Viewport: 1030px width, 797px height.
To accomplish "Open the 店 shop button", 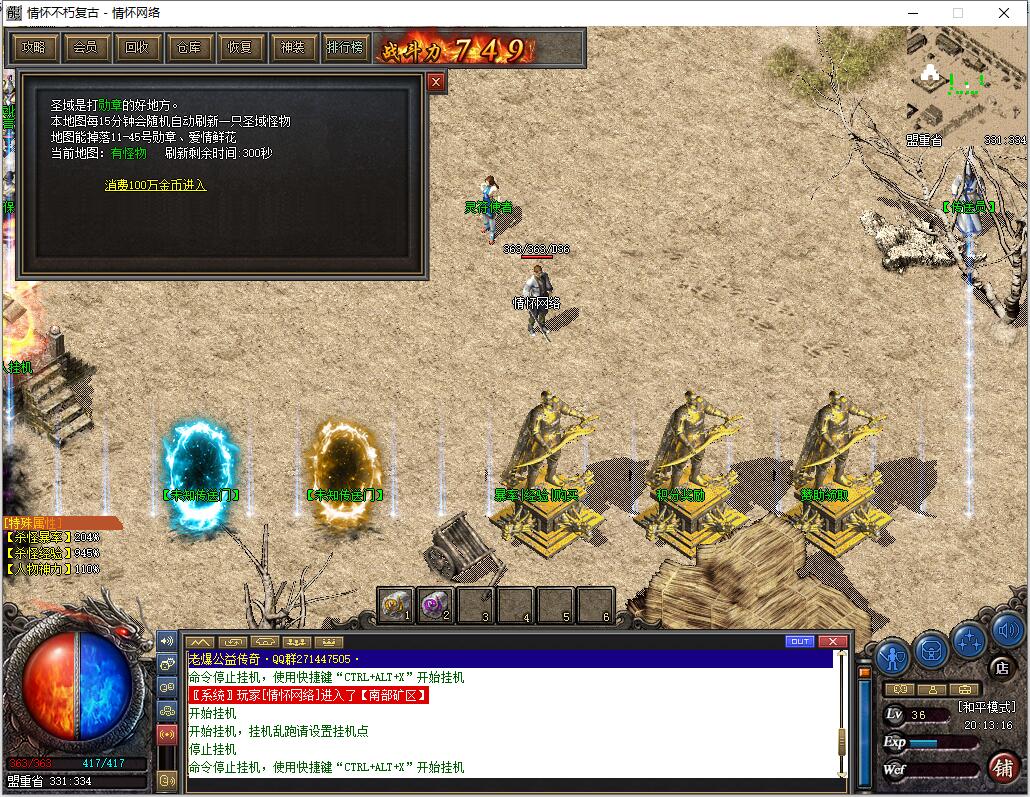I will pos(1001,667).
